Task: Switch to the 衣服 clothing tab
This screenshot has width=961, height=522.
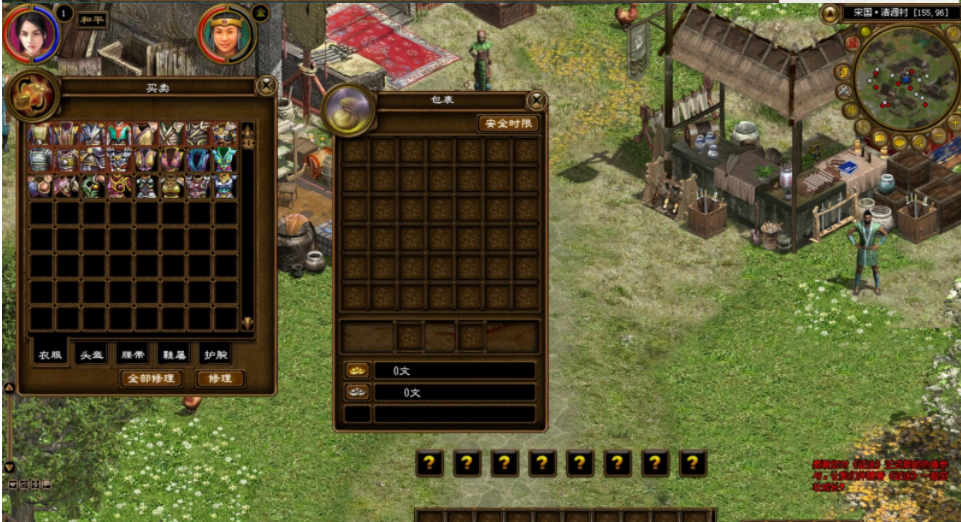Action: coord(51,354)
